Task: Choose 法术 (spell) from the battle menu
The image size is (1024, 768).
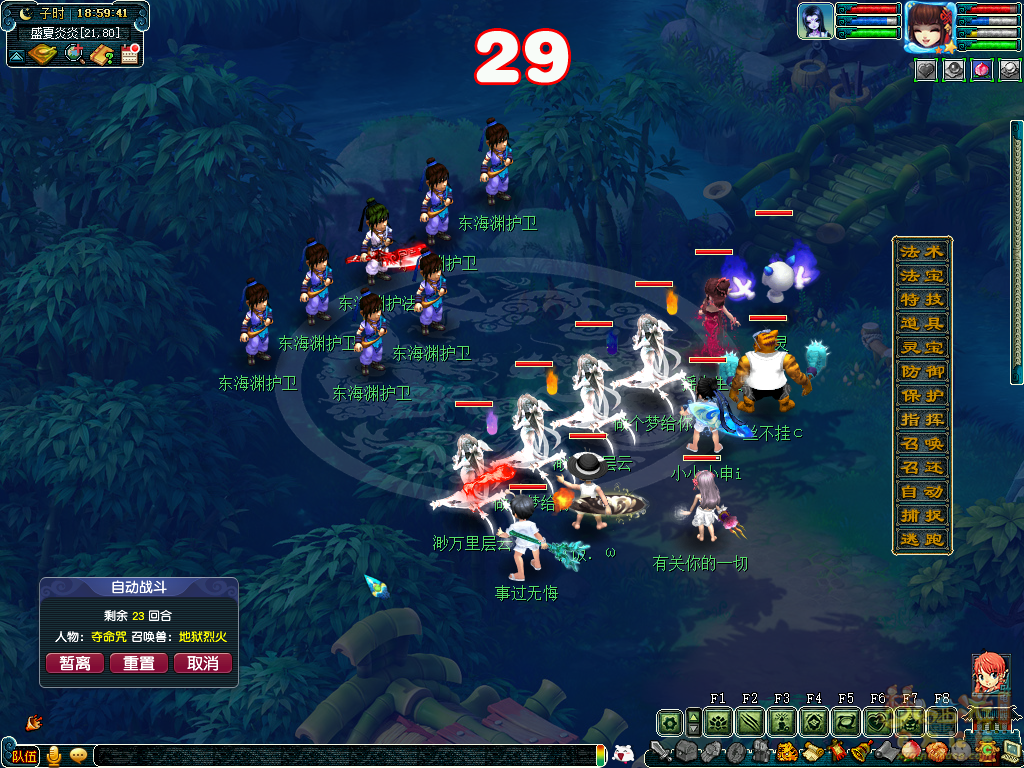Action: [x=922, y=251]
